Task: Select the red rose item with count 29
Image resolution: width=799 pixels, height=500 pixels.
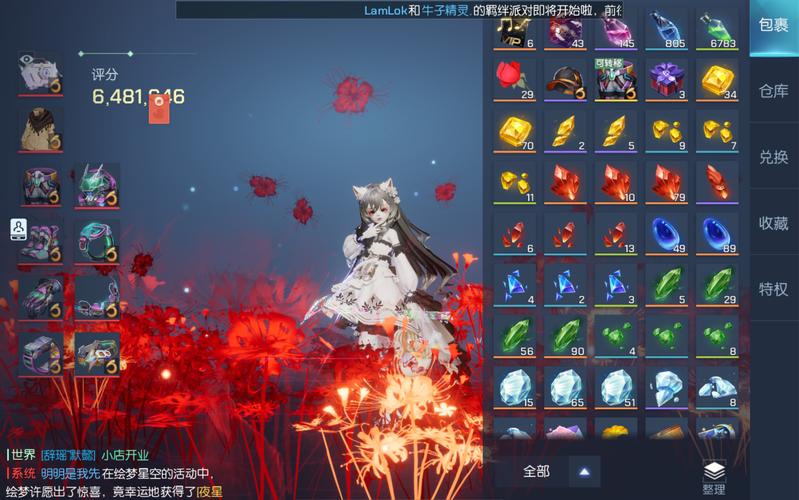Action: pos(514,79)
